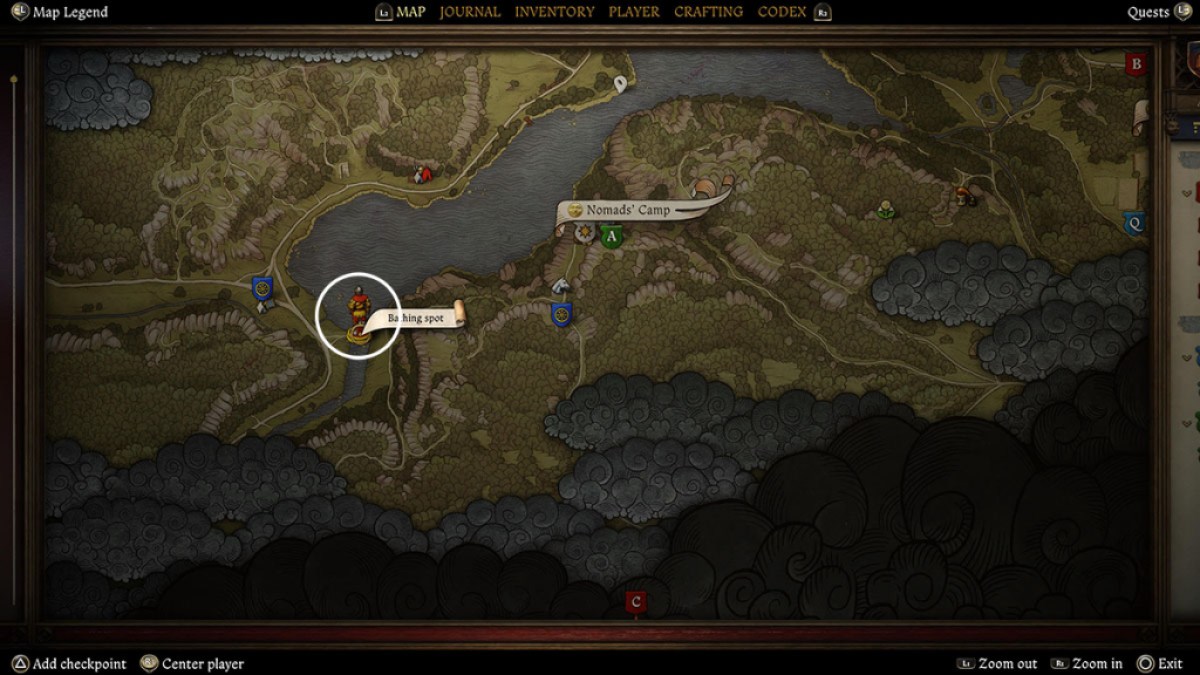
Task: Exit the map screen
Action: click(1169, 663)
